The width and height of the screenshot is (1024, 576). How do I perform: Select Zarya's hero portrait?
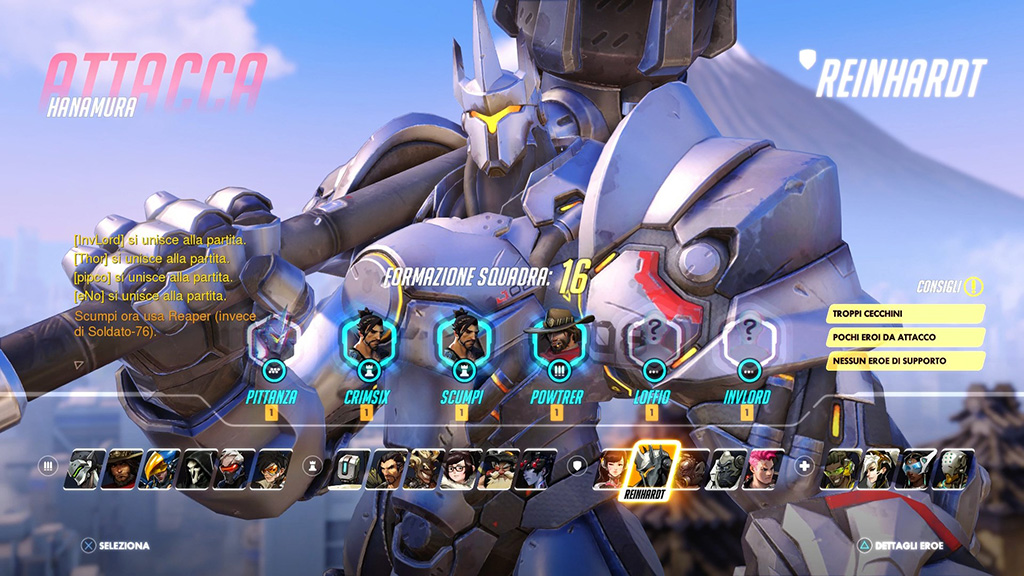[764, 468]
